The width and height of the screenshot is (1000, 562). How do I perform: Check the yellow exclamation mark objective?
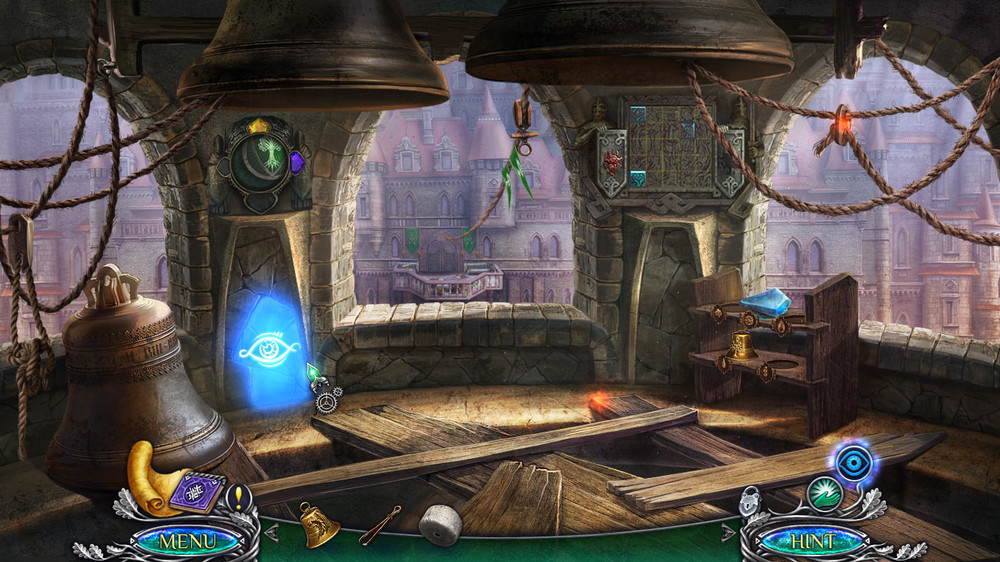(238, 495)
